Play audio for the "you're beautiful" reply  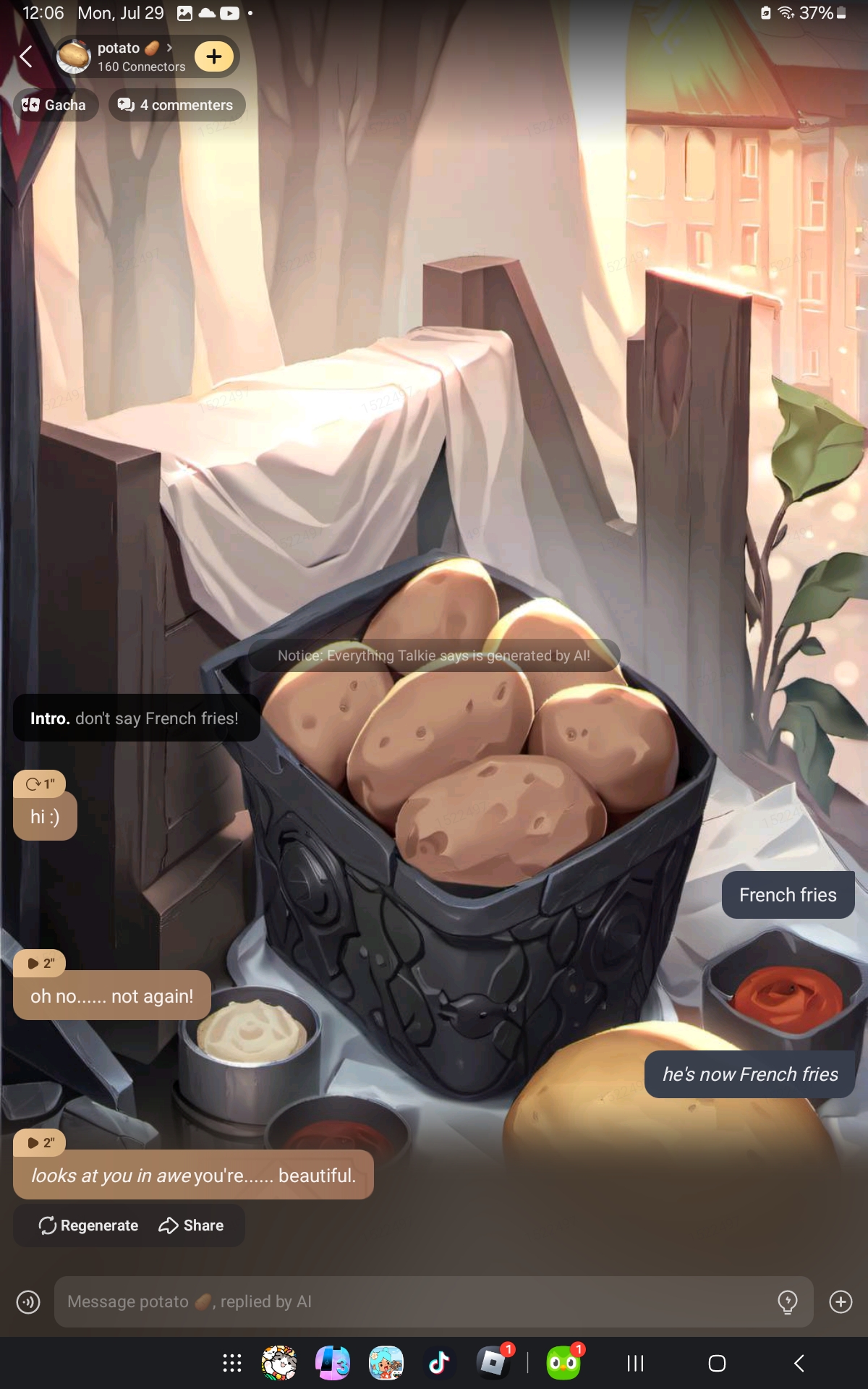click(40, 1143)
